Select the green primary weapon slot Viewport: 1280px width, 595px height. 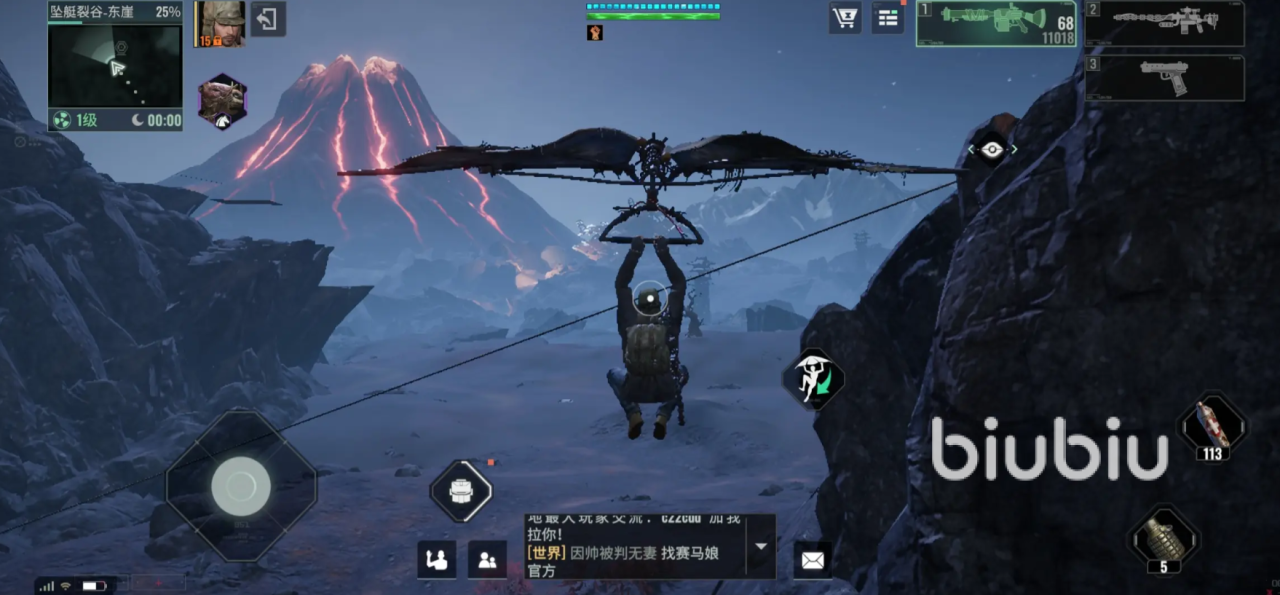pos(996,24)
